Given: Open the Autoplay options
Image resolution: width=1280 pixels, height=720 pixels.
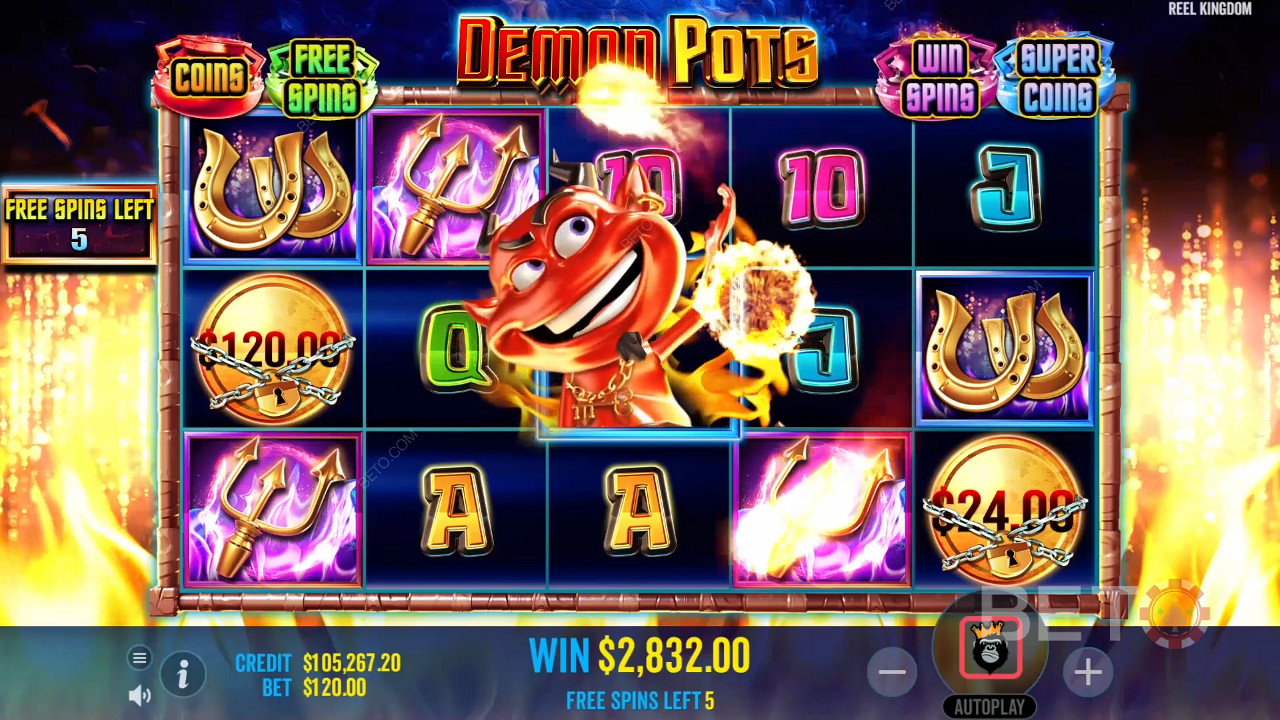Looking at the screenshot, I should (989, 707).
